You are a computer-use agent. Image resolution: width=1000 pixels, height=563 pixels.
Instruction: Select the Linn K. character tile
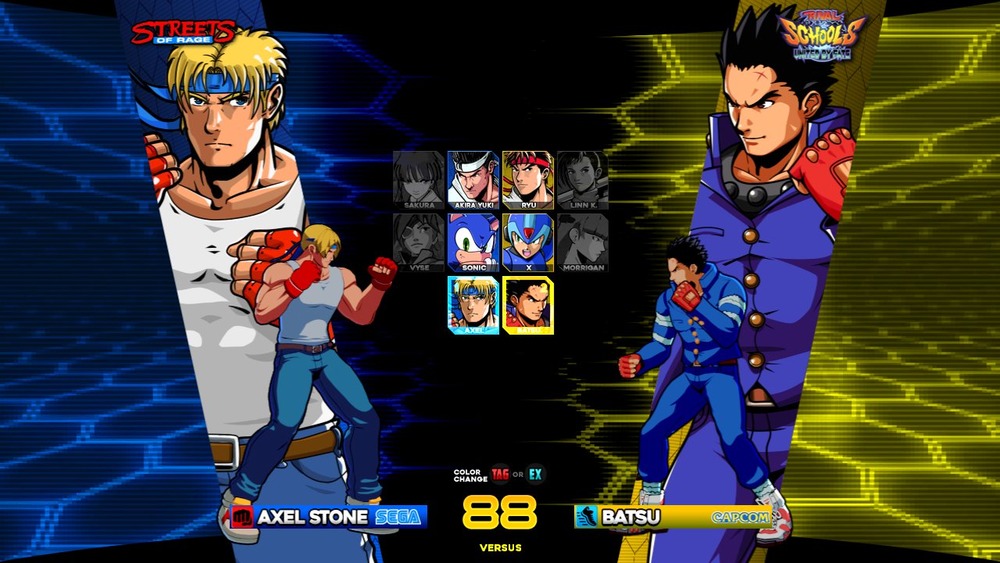point(581,180)
